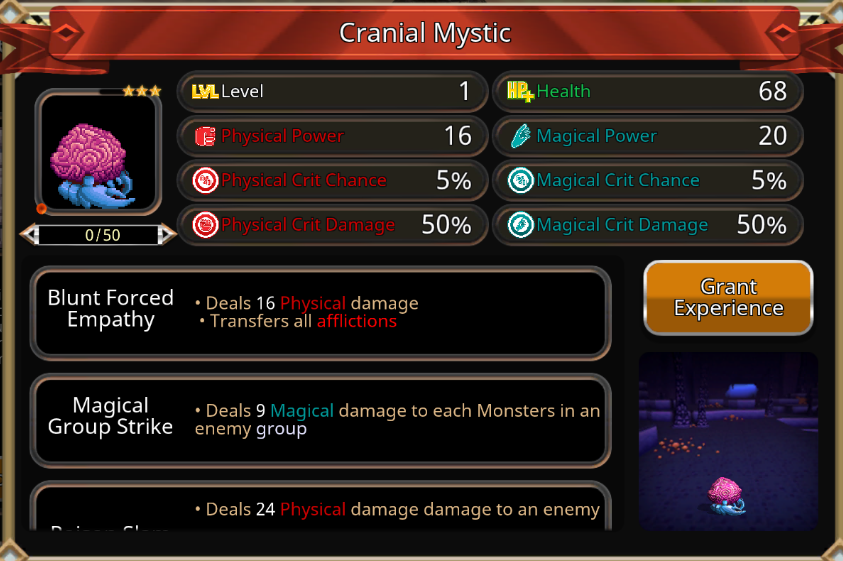Click the Cranial Mystic portrait
This screenshot has height=561, width=843.
point(98,152)
